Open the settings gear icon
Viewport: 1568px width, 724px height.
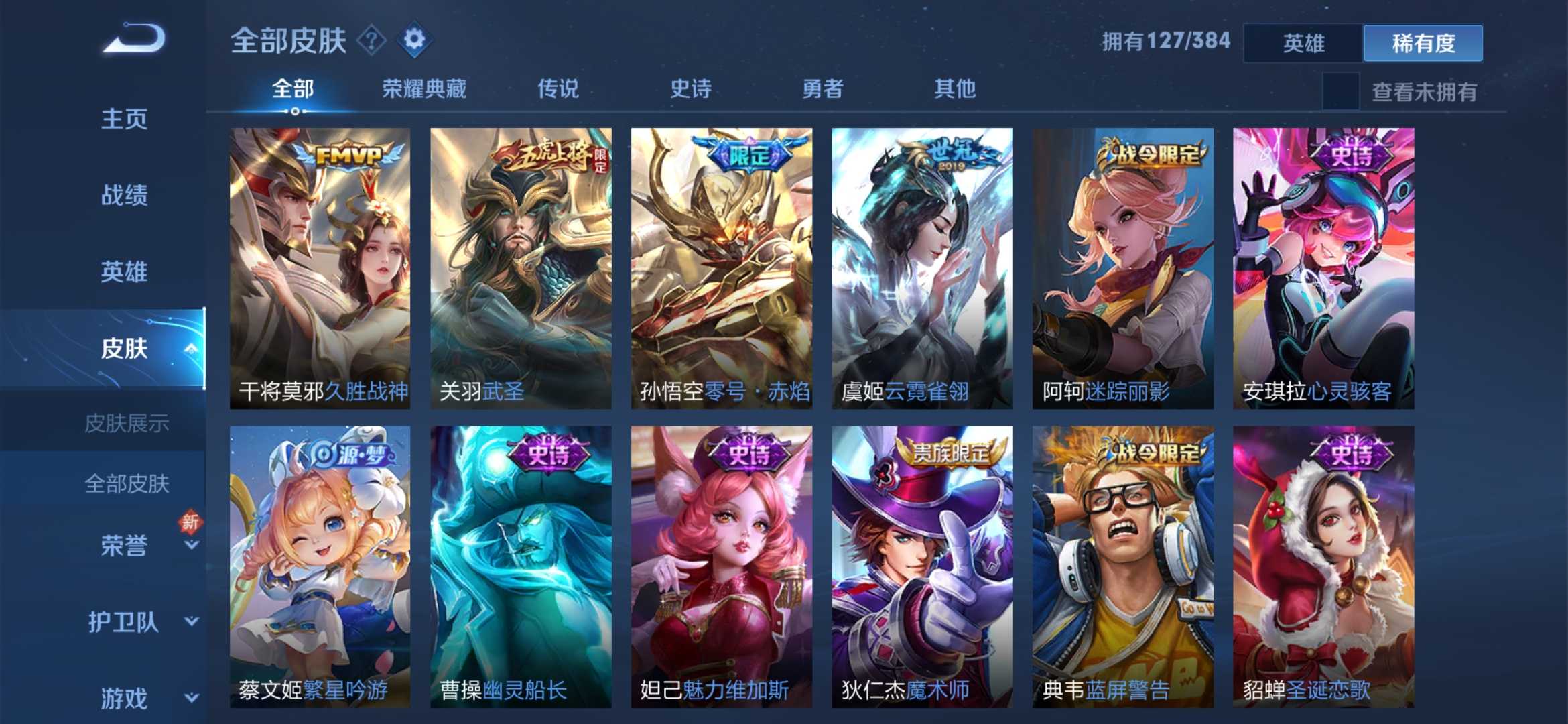click(x=415, y=41)
